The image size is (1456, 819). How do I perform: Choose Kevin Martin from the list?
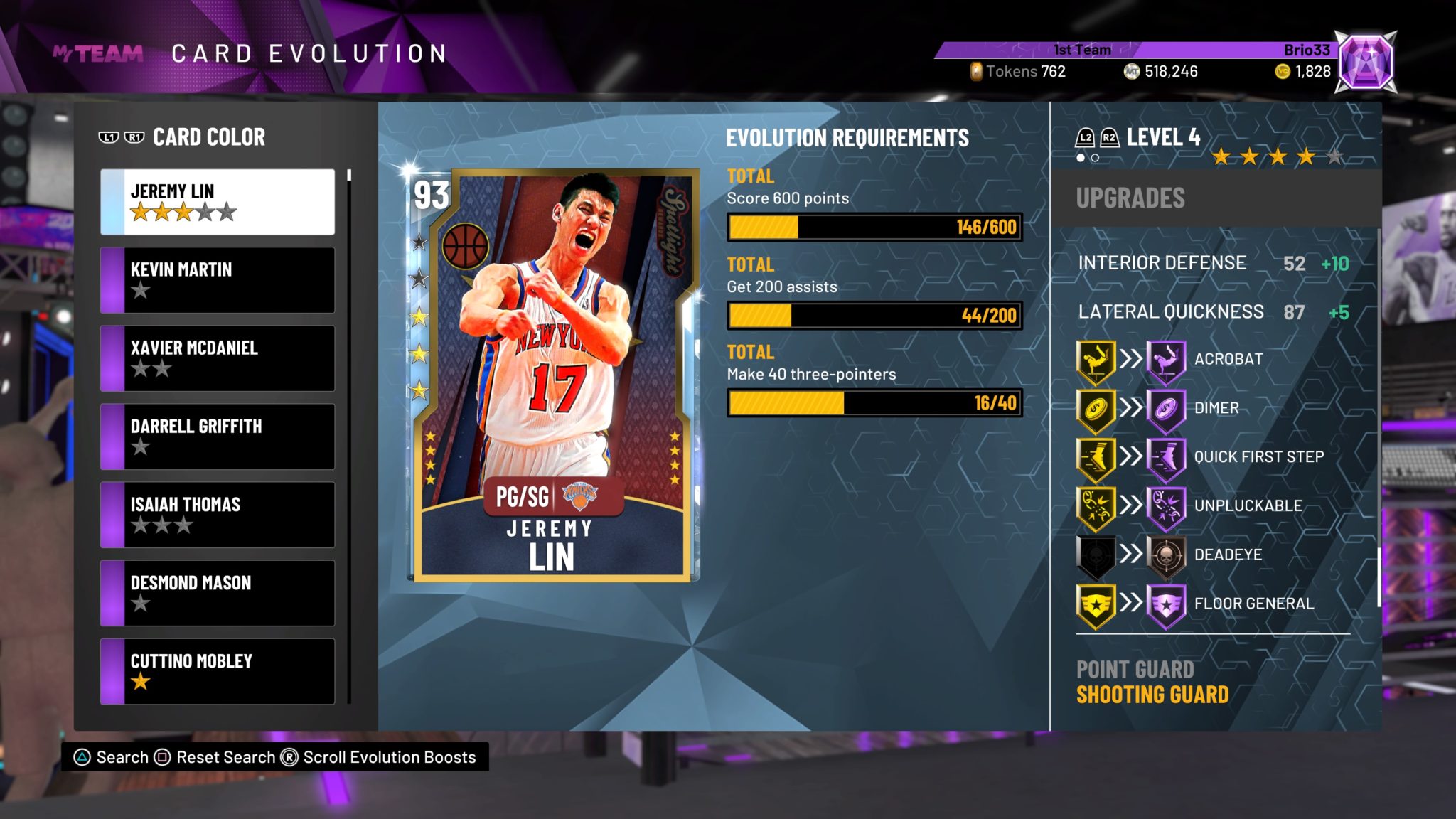coord(218,280)
